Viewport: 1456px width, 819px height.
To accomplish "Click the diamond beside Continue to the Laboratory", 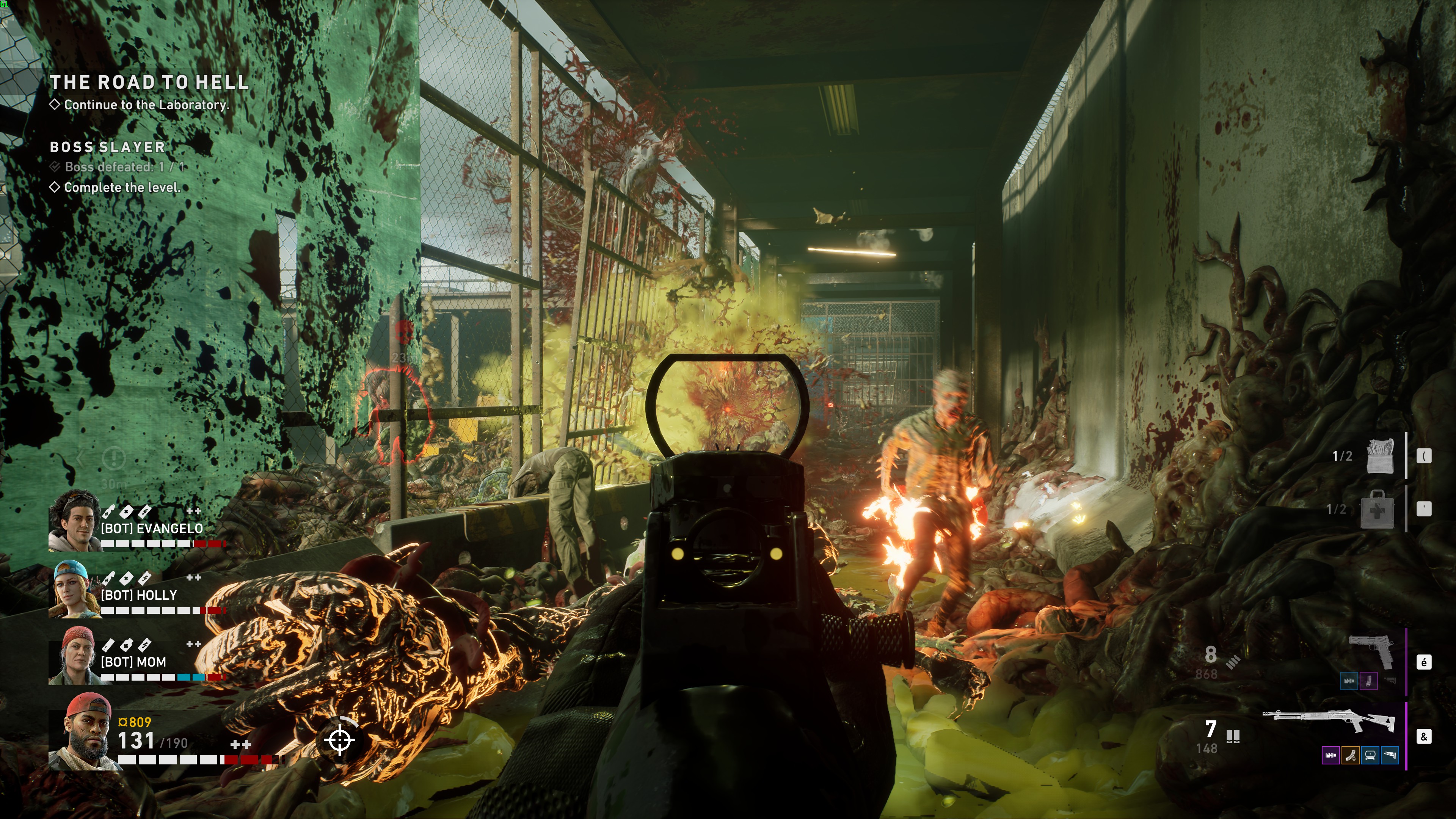I will (x=55, y=104).
